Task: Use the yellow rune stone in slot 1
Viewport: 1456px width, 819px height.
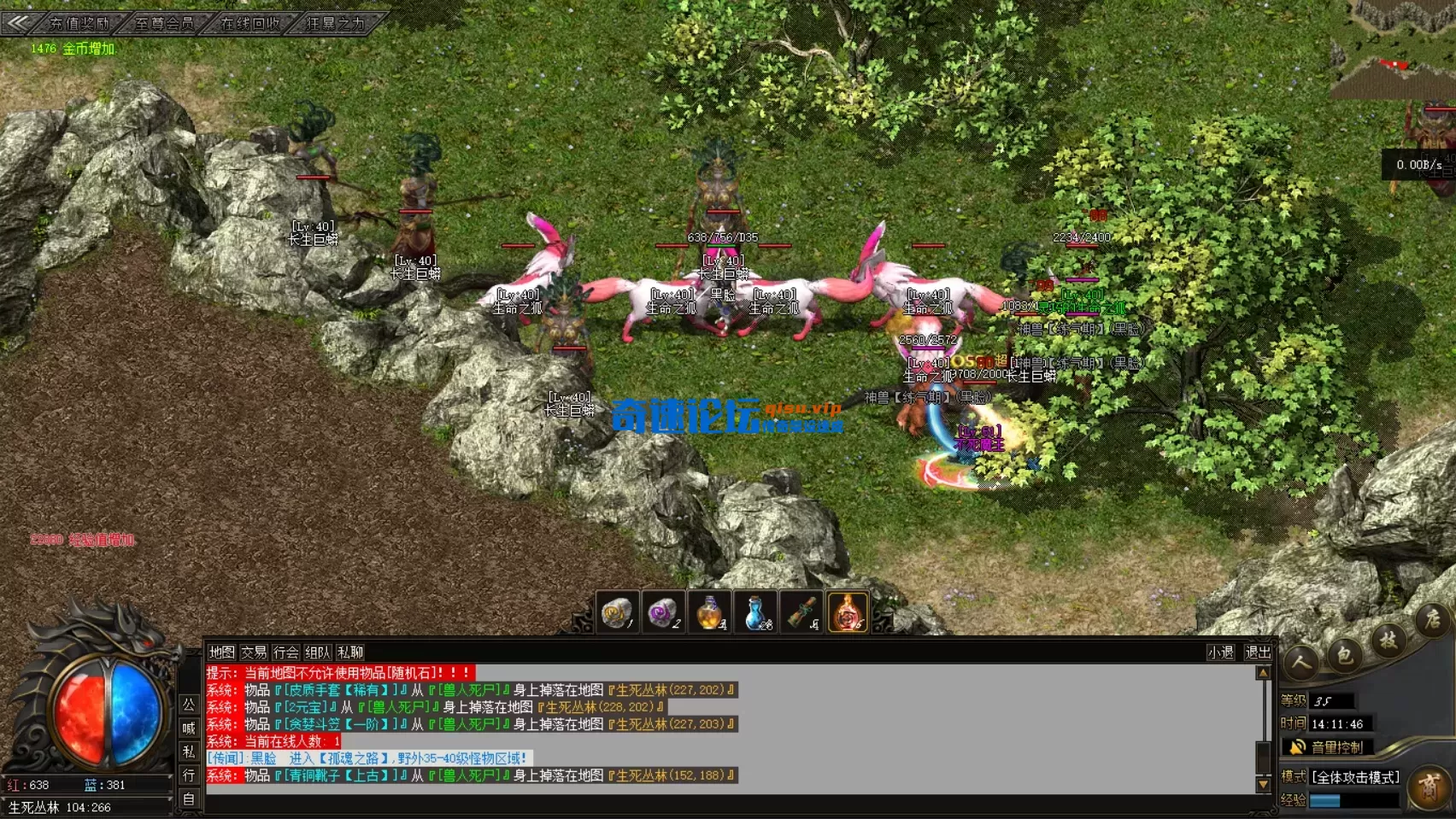Action: [617, 612]
